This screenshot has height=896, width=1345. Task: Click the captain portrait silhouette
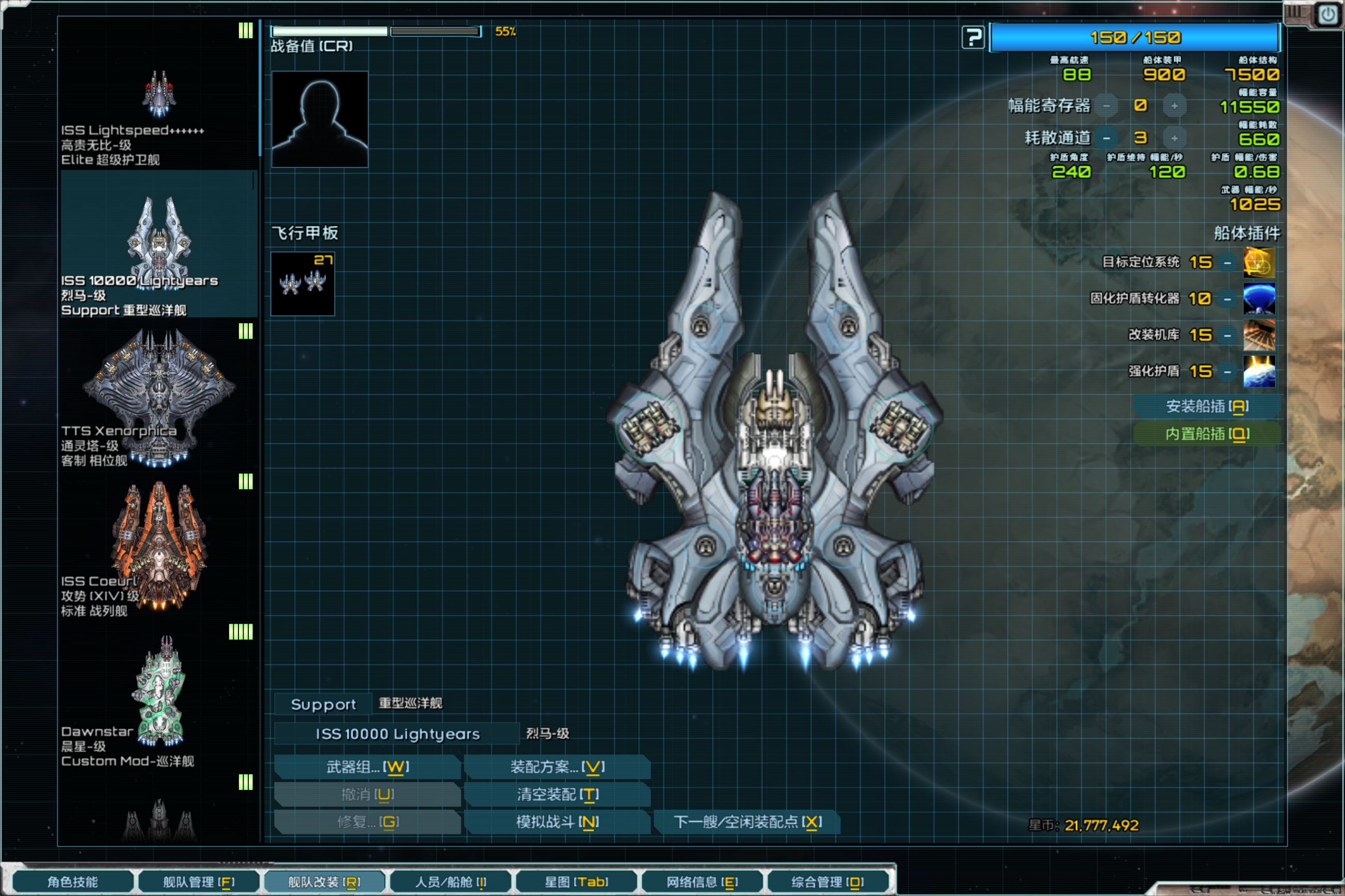coord(320,119)
